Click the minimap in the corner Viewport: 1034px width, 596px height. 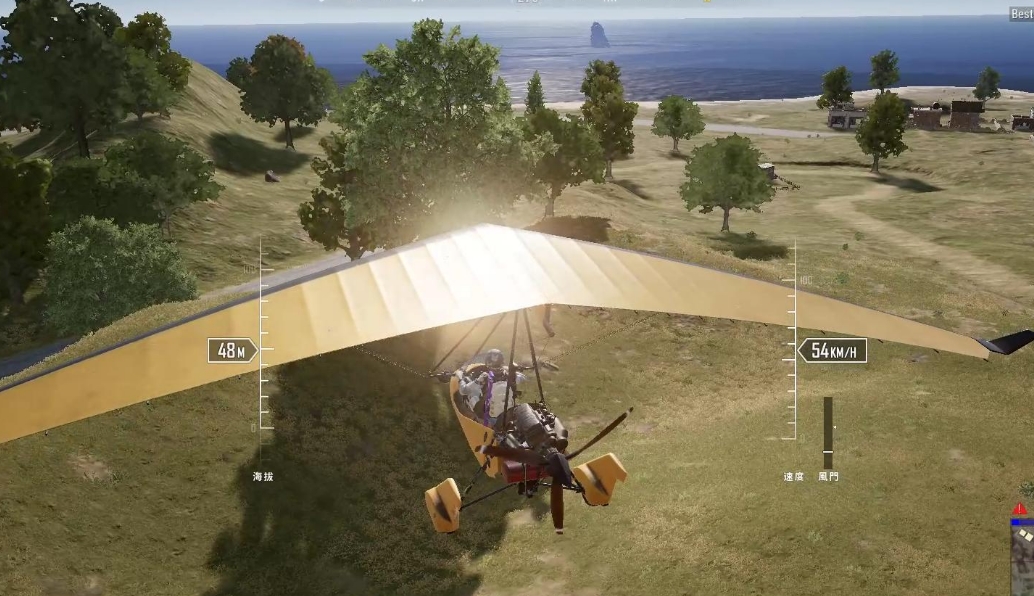click(x=1022, y=558)
